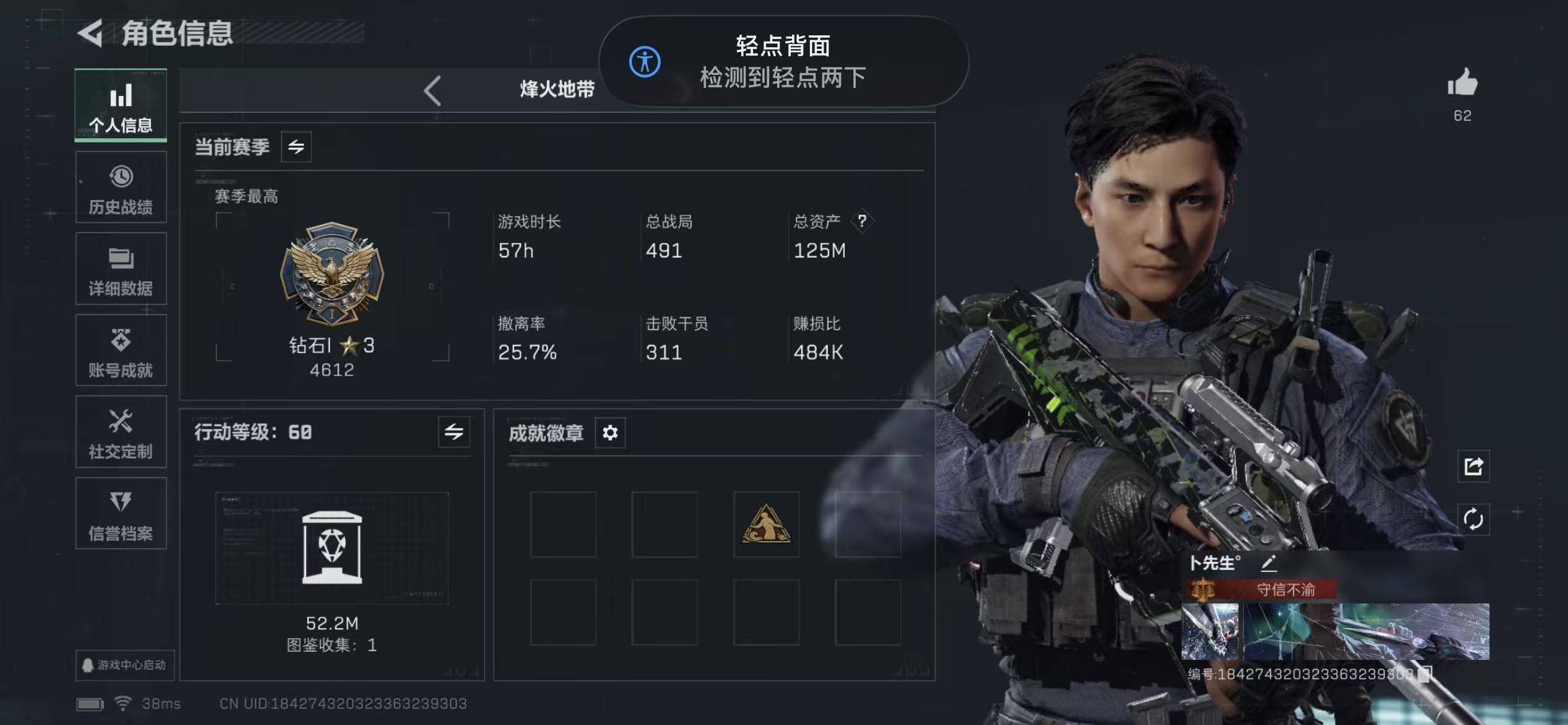Click the 总资产 question mark help icon
Viewport: 1568px width, 725px height.
tap(861, 221)
